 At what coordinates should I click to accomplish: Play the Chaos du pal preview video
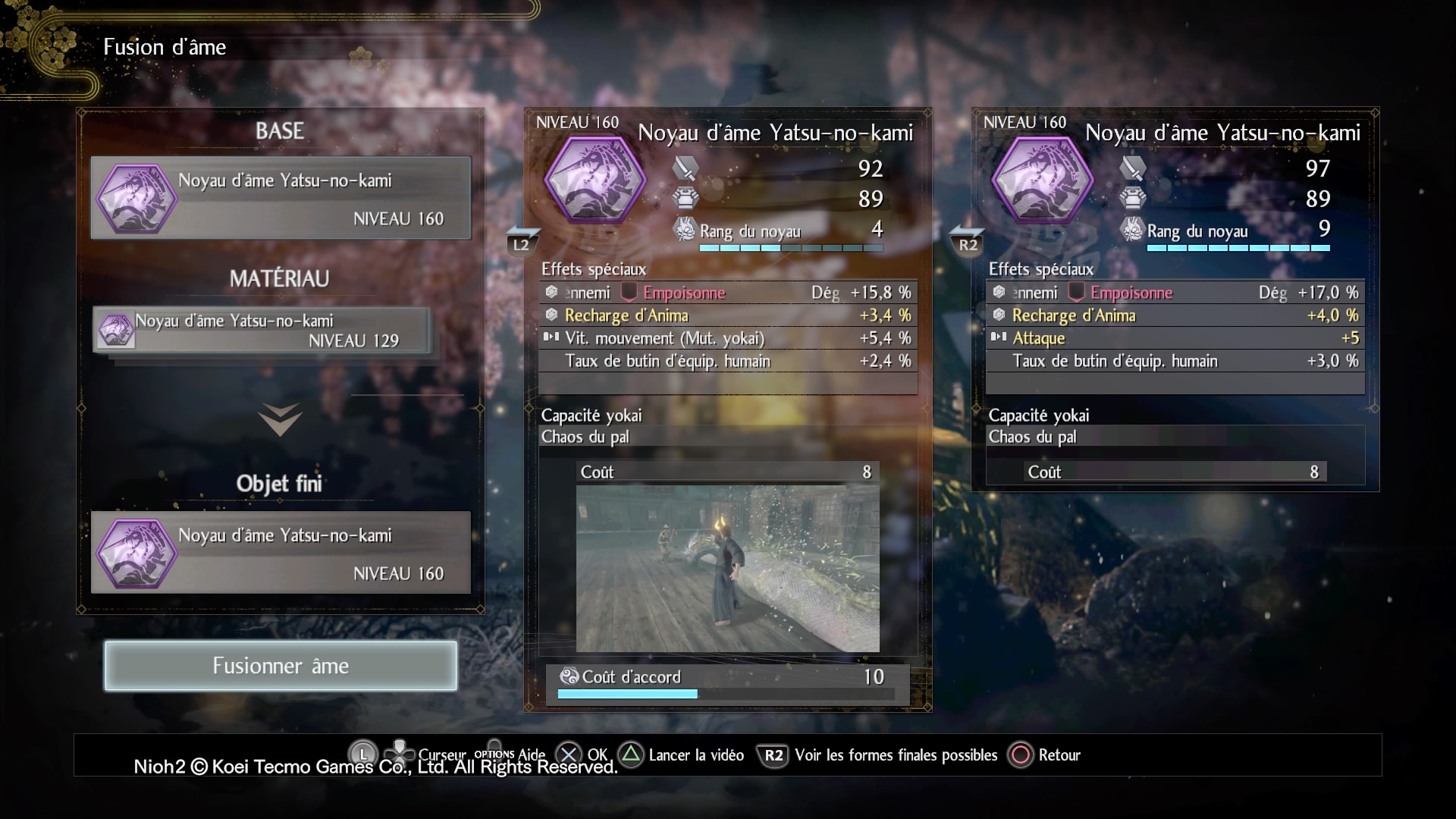pos(727,569)
